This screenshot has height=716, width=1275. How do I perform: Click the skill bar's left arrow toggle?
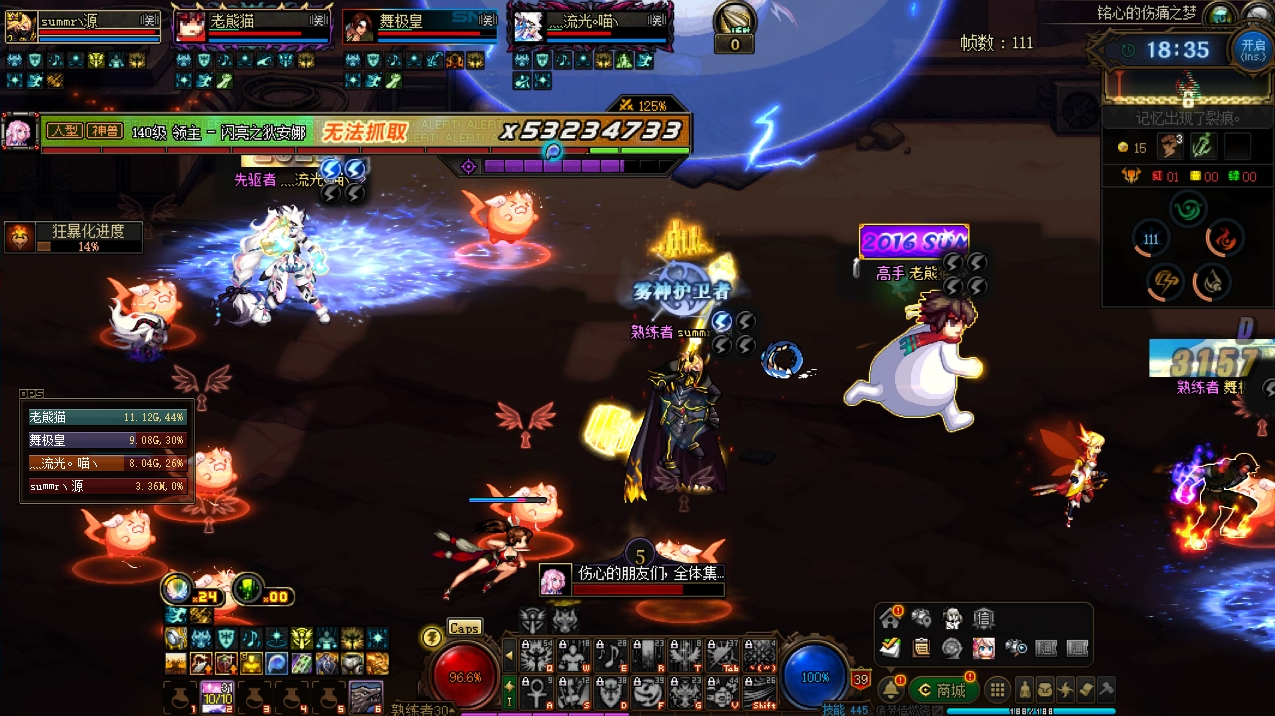509,655
